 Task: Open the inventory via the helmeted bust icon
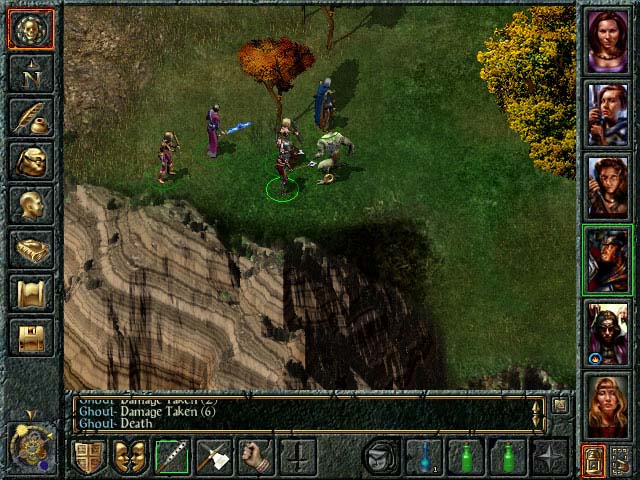click(30, 160)
